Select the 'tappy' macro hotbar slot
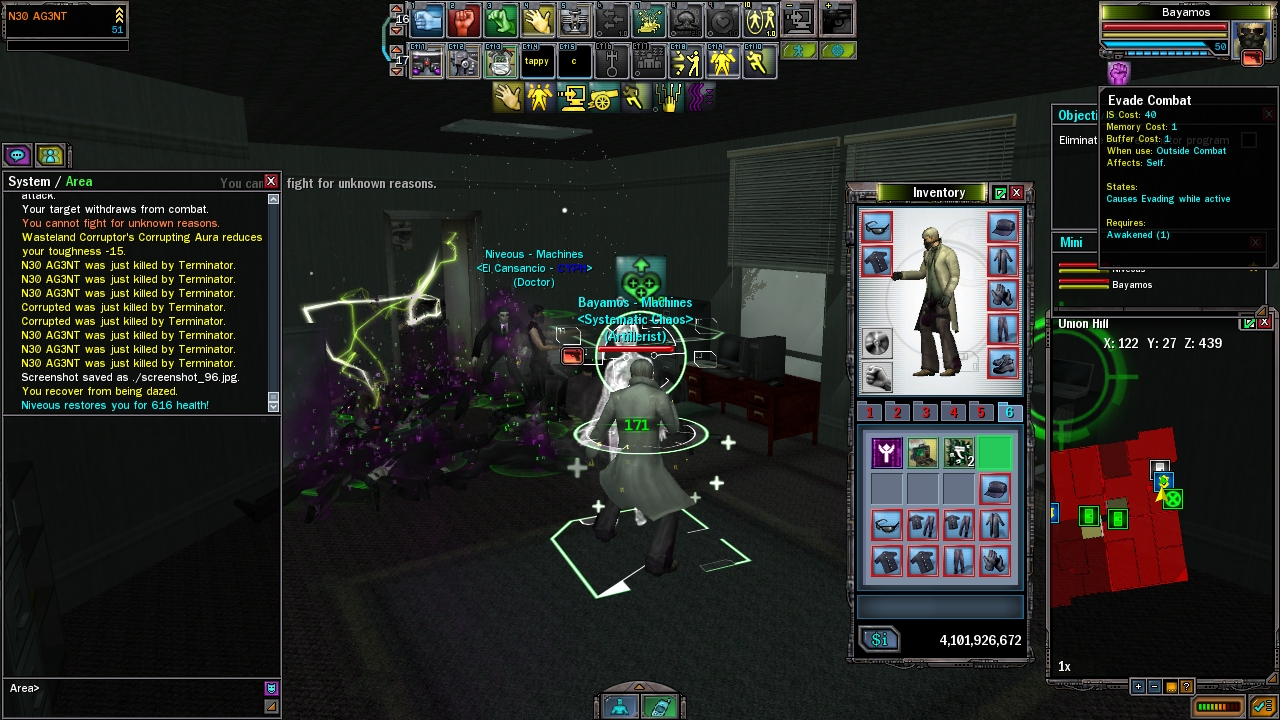Image resolution: width=1280 pixels, height=720 pixels. [x=537, y=62]
